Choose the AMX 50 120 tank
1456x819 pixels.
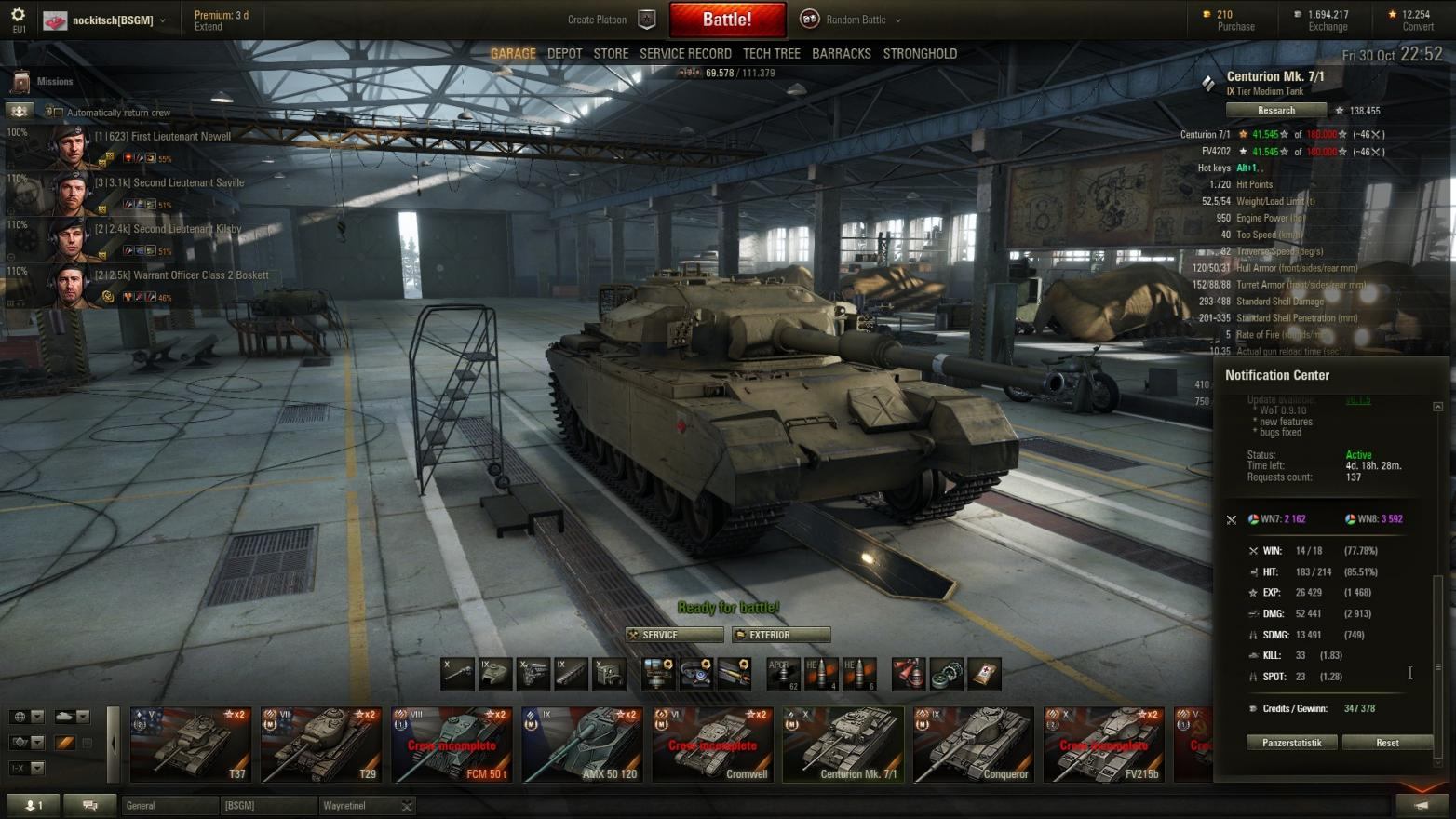(582, 745)
